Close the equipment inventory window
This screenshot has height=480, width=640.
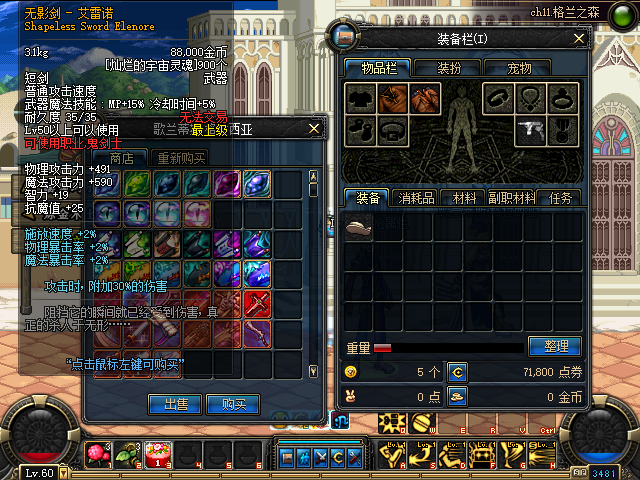pos(578,38)
